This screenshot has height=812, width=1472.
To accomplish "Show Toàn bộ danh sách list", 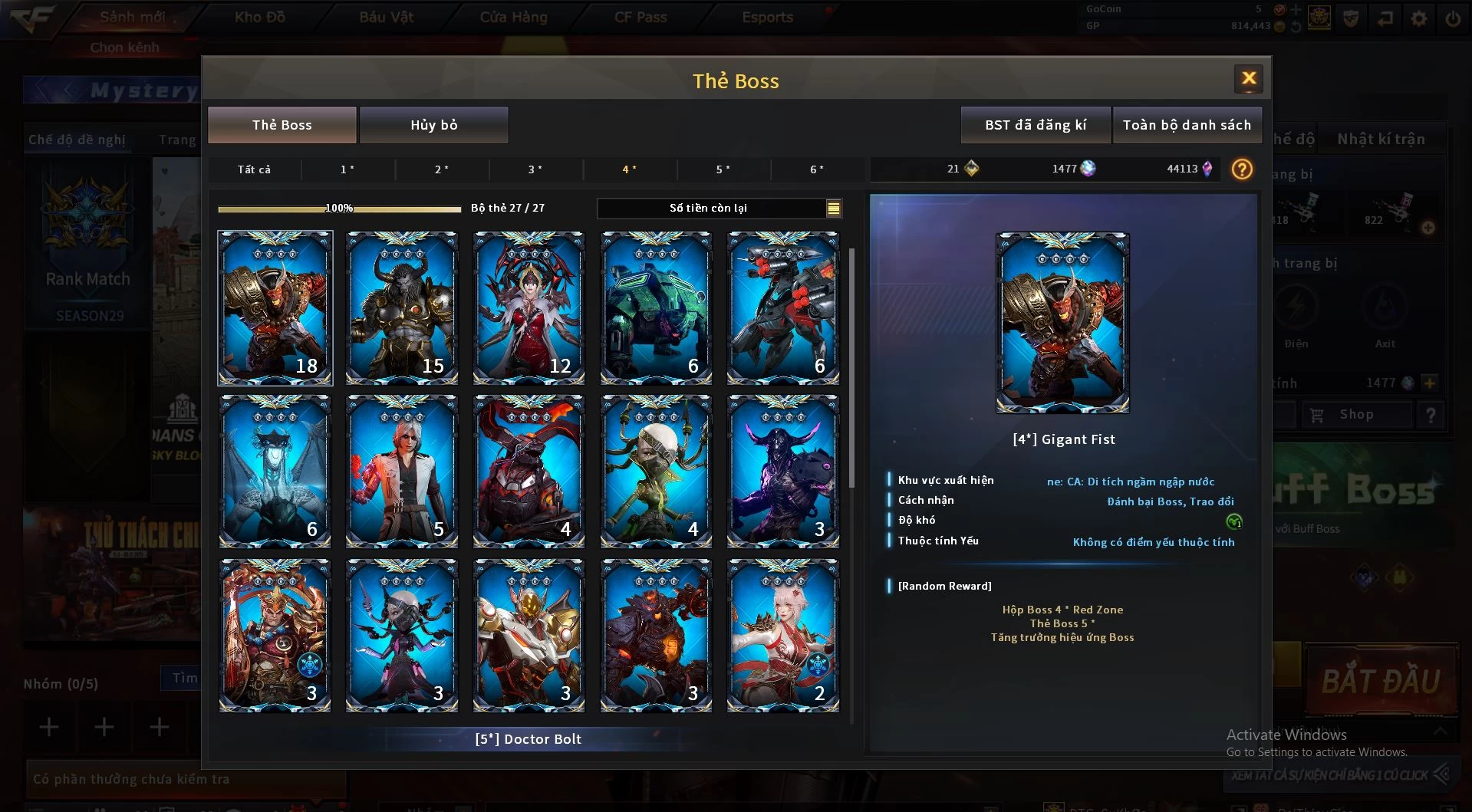I will (1186, 125).
